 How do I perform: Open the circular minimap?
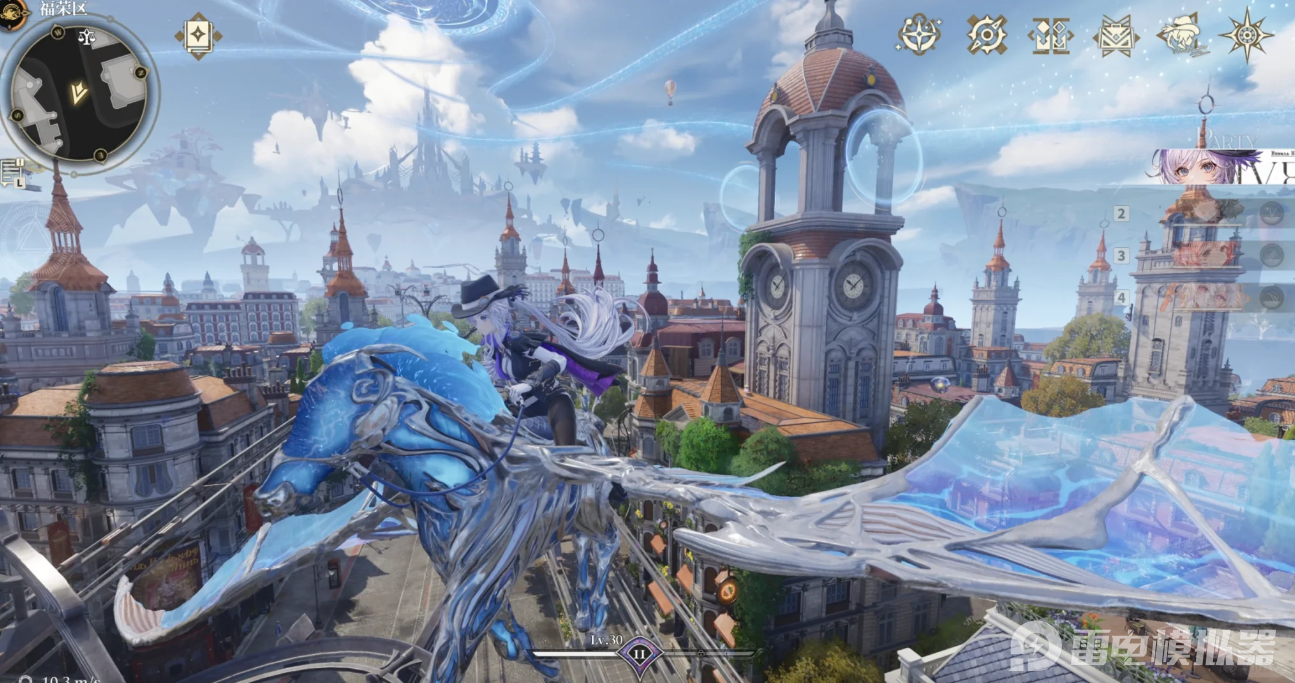pos(78,93)
